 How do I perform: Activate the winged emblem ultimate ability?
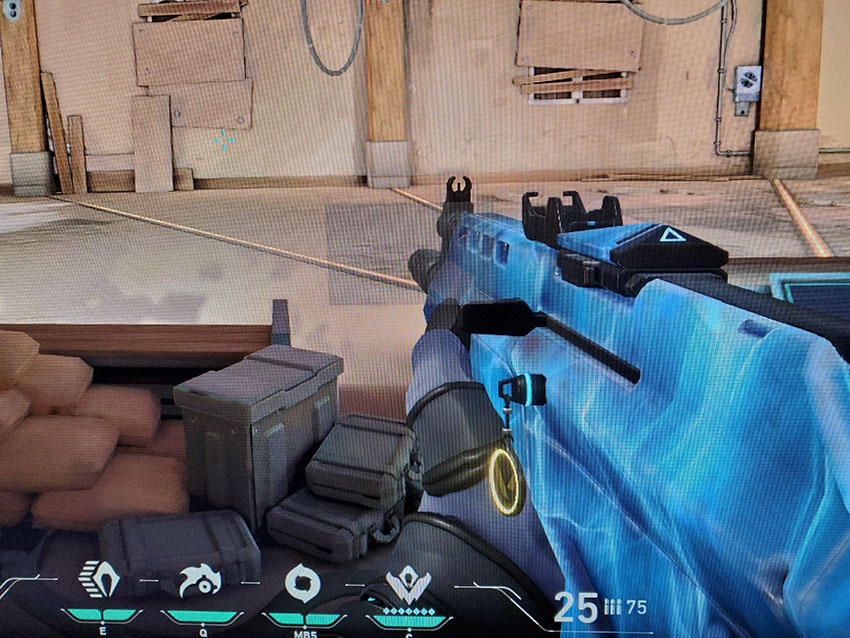[407, 581]
